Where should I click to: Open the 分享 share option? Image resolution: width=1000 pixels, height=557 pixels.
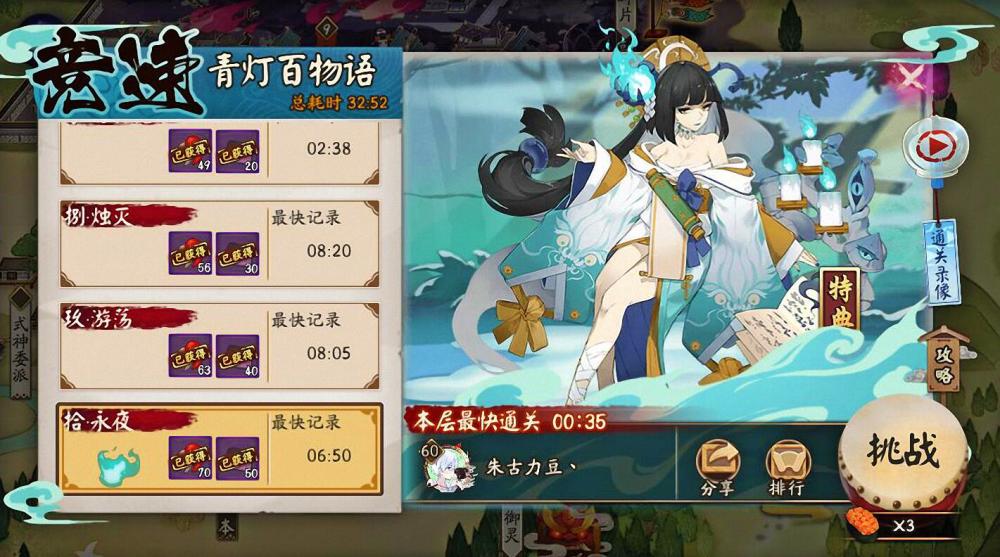[717, 467]
